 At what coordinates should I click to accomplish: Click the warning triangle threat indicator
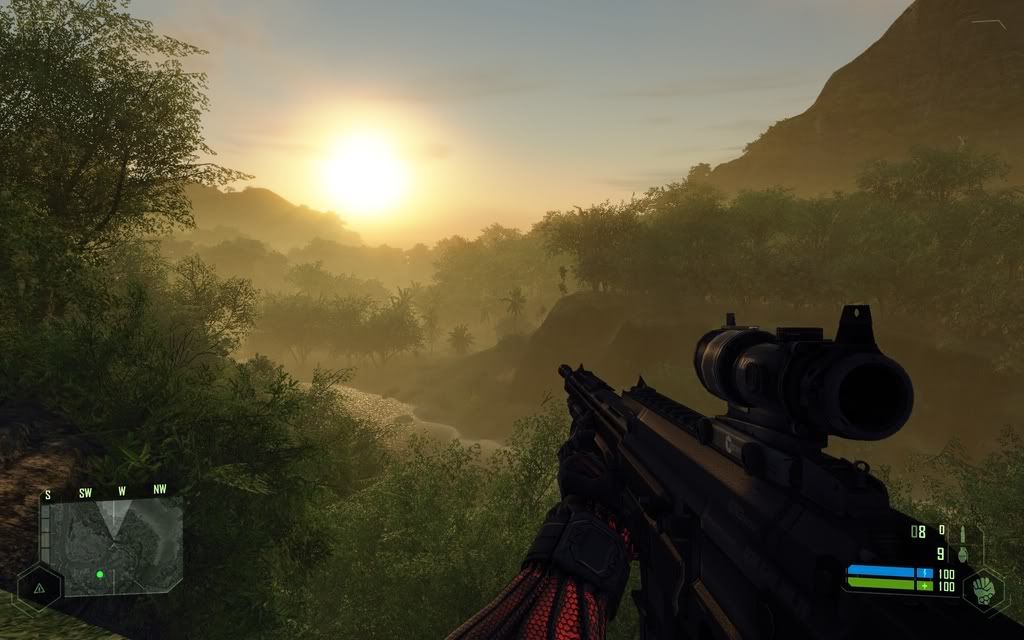tap(39, 588)
